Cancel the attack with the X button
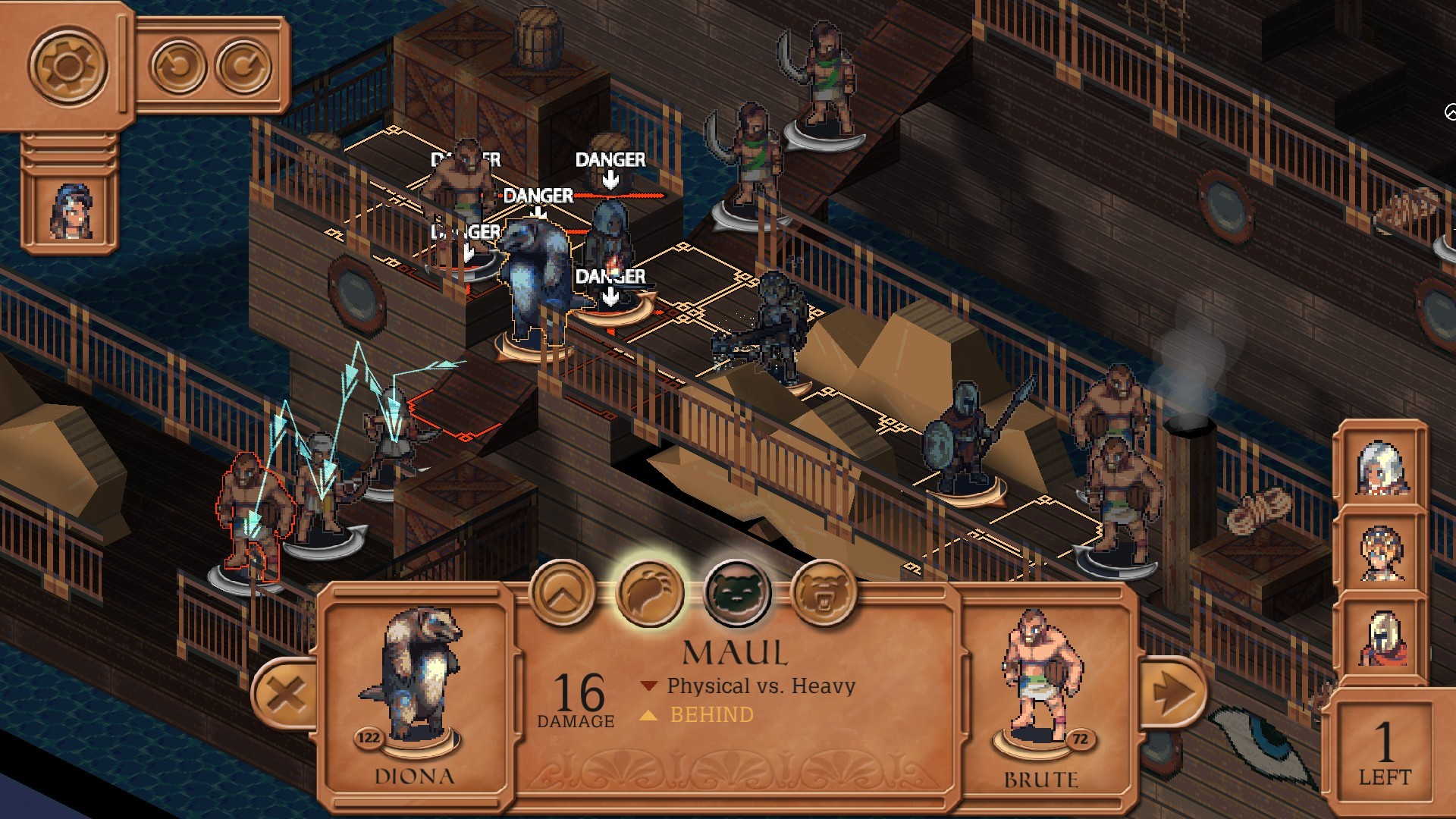The height and width of the screenshot is (819, 1456). pos(286,692)
